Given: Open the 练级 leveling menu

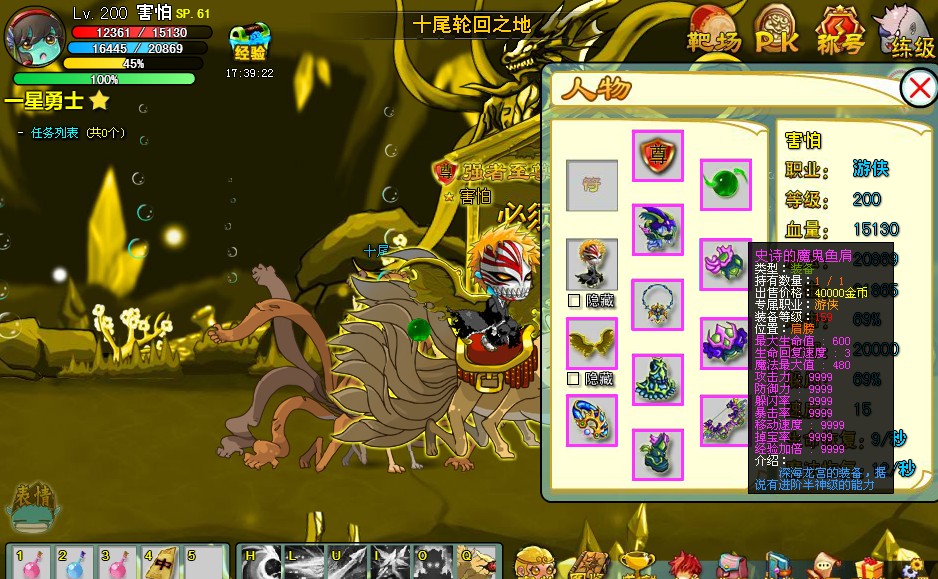Looking at the screenshot, I should click(908, 32).
